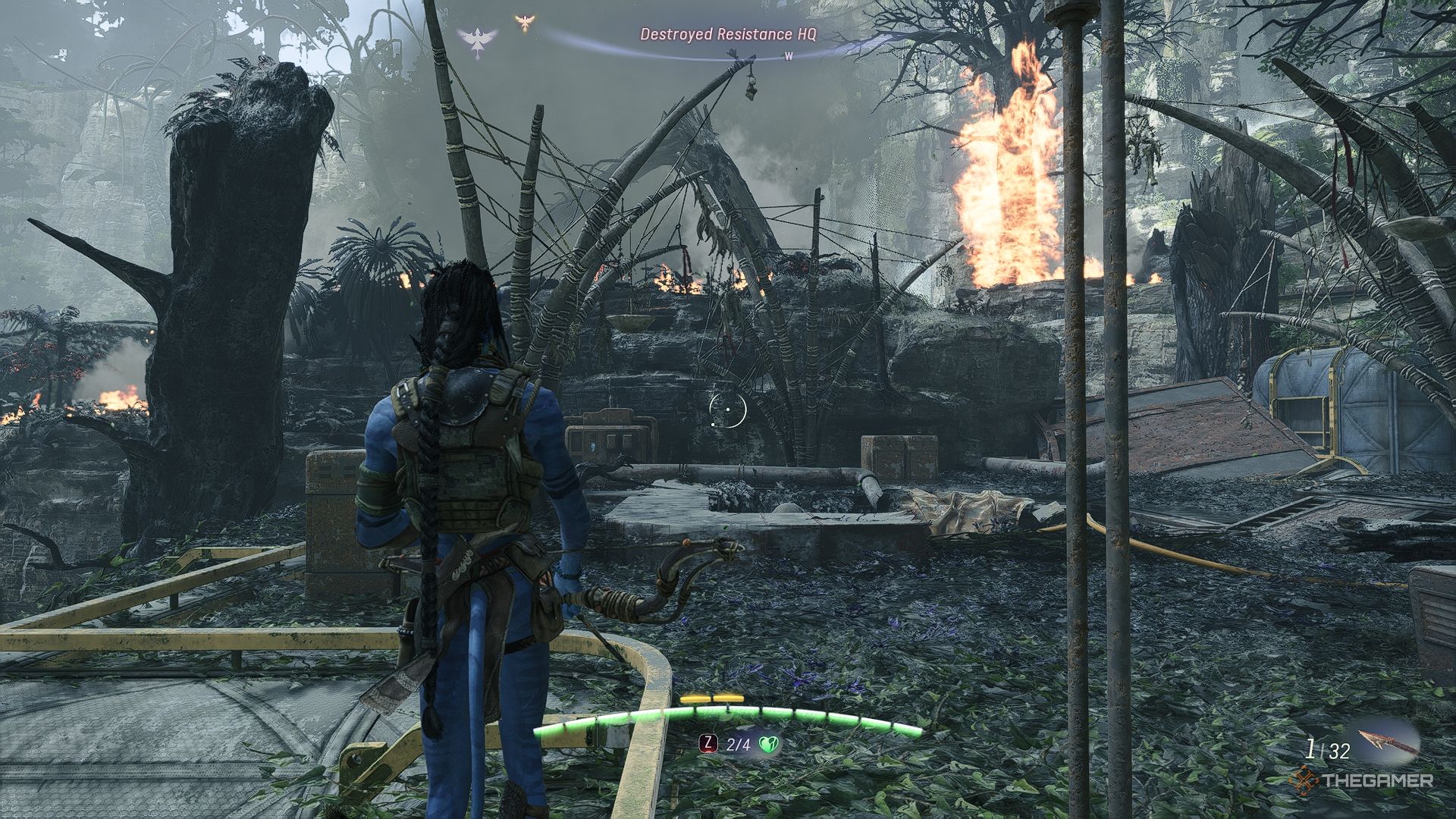
Task: Use the green heart healing icon
Action: coord(768,745)
